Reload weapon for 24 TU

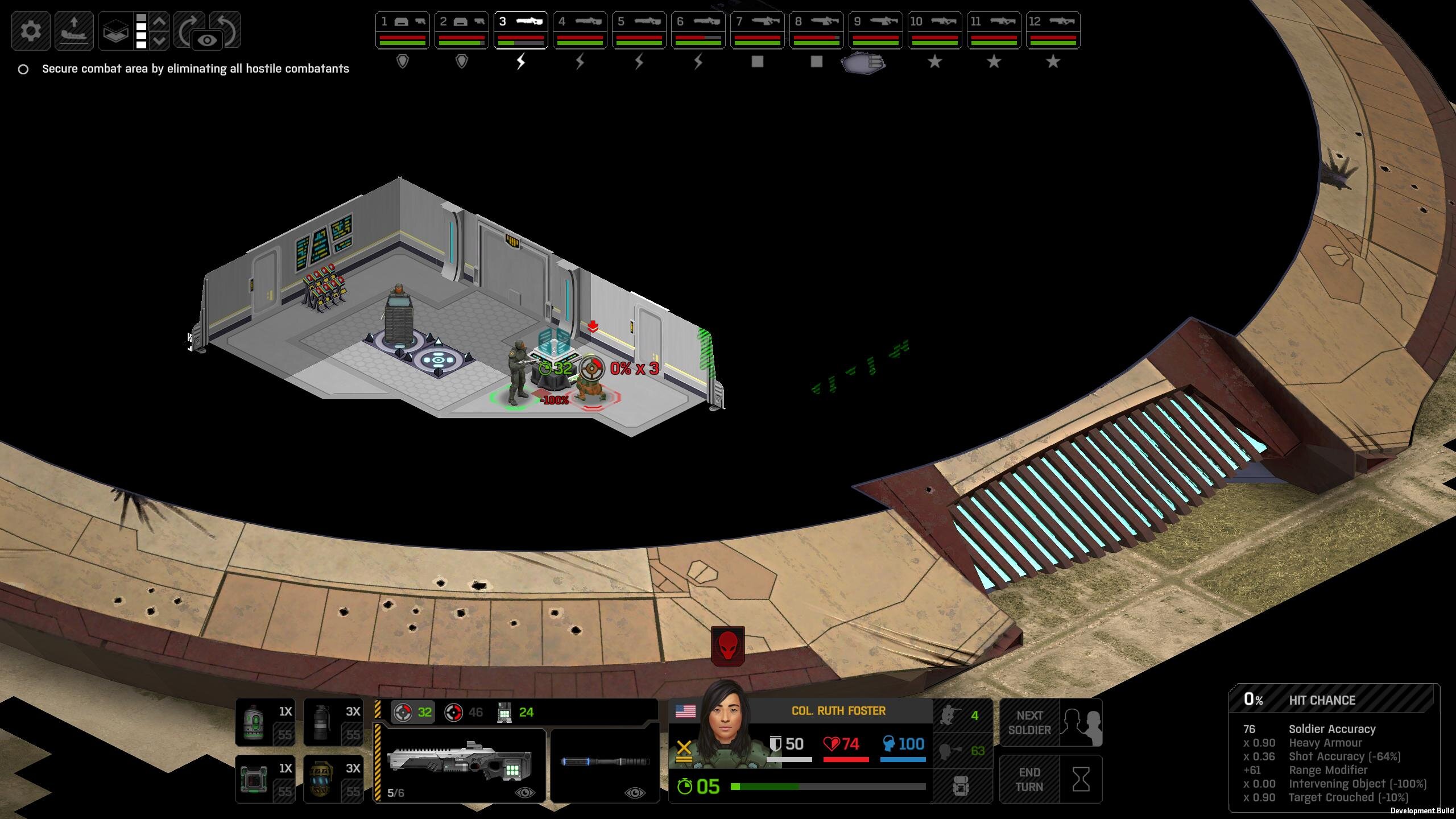515,712
